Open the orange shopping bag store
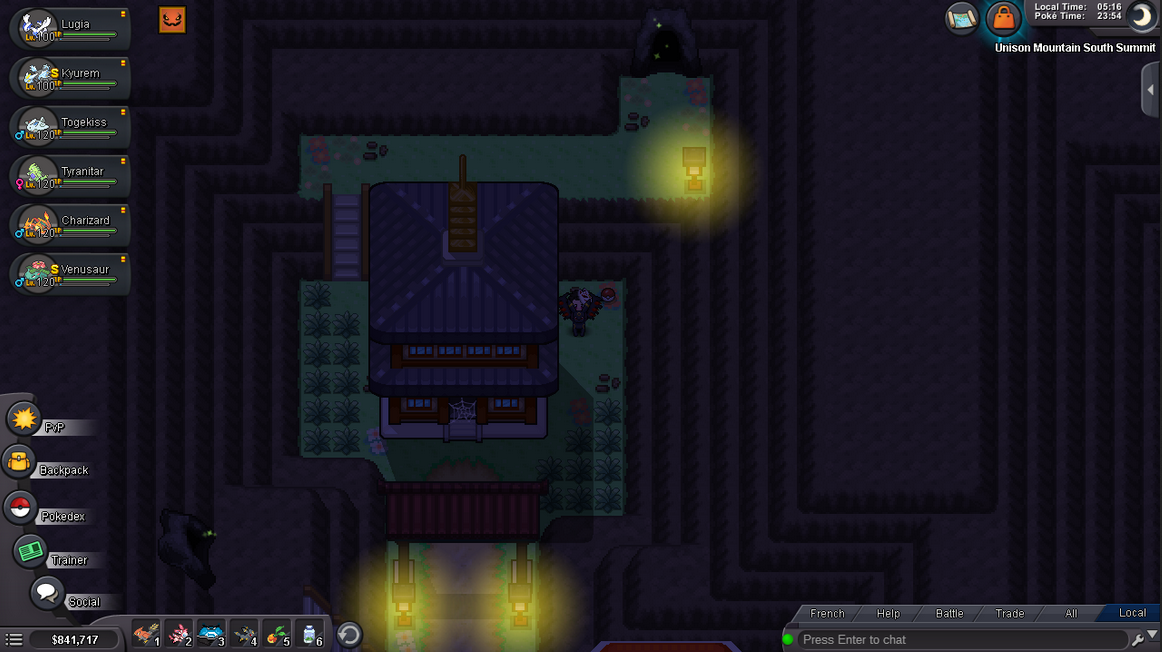Image resolution: width=1162 pixels, height=652 pixels. click(1002, 18)
